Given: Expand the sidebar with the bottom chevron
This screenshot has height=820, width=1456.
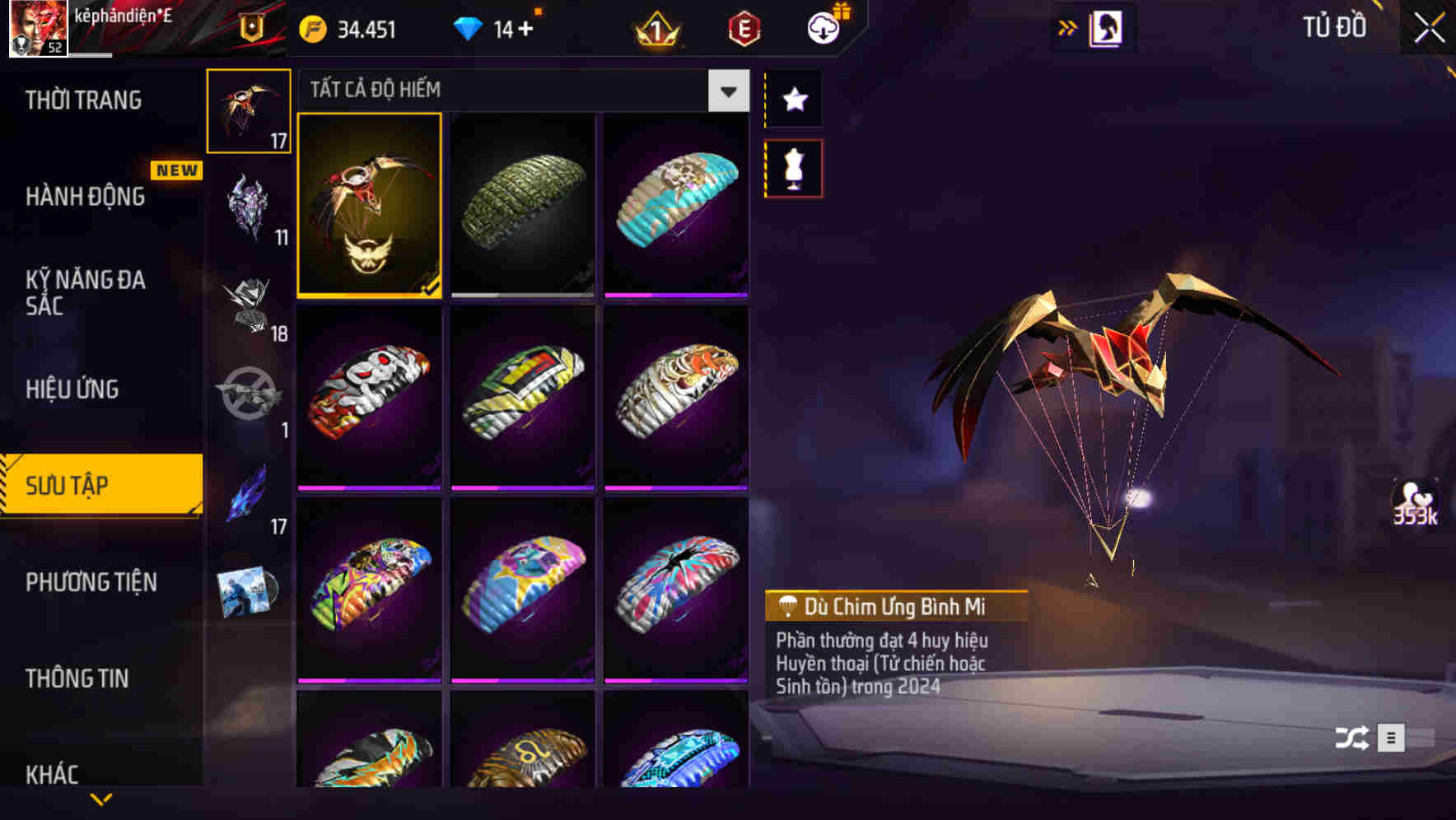Looking at the screenshot, I should pos(101,798).
